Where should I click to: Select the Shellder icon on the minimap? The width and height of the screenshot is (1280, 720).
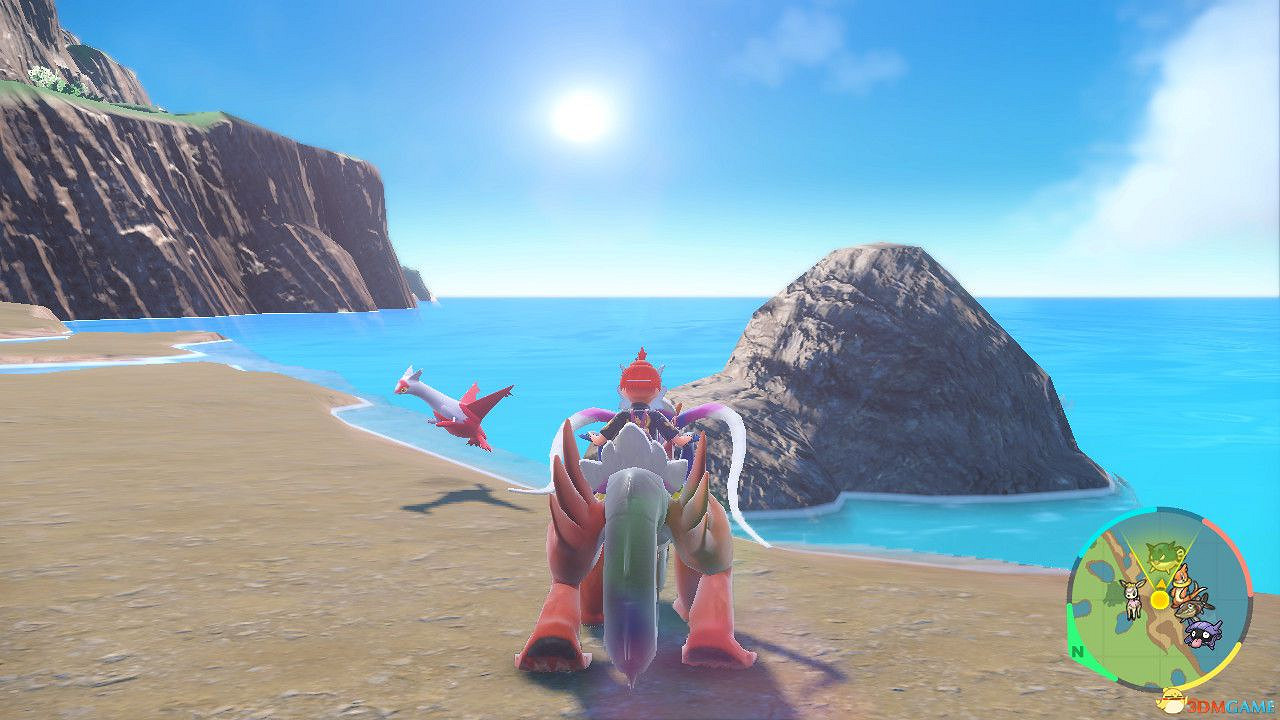click(x=1202, y=633)
